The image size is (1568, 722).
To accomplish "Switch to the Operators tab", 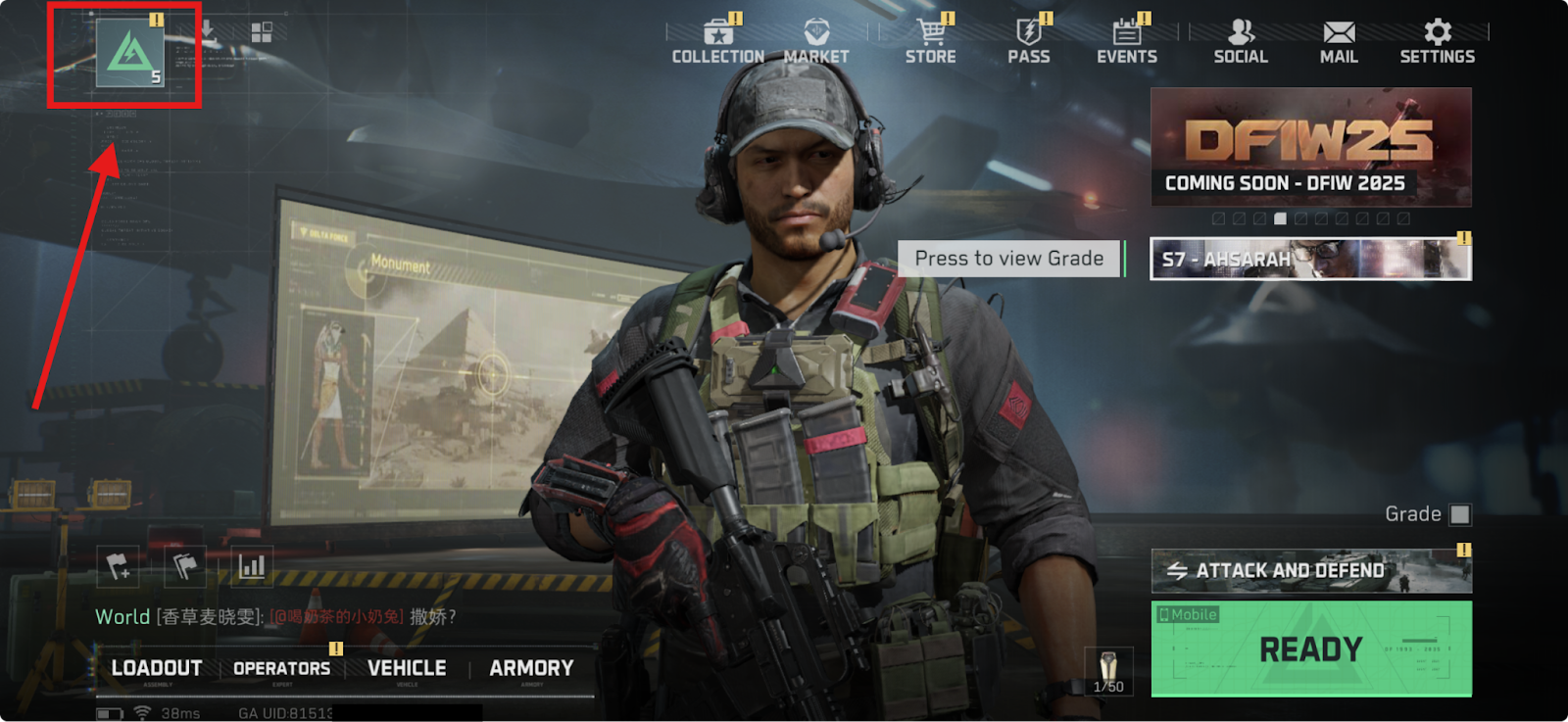I will tap(282, 668).
